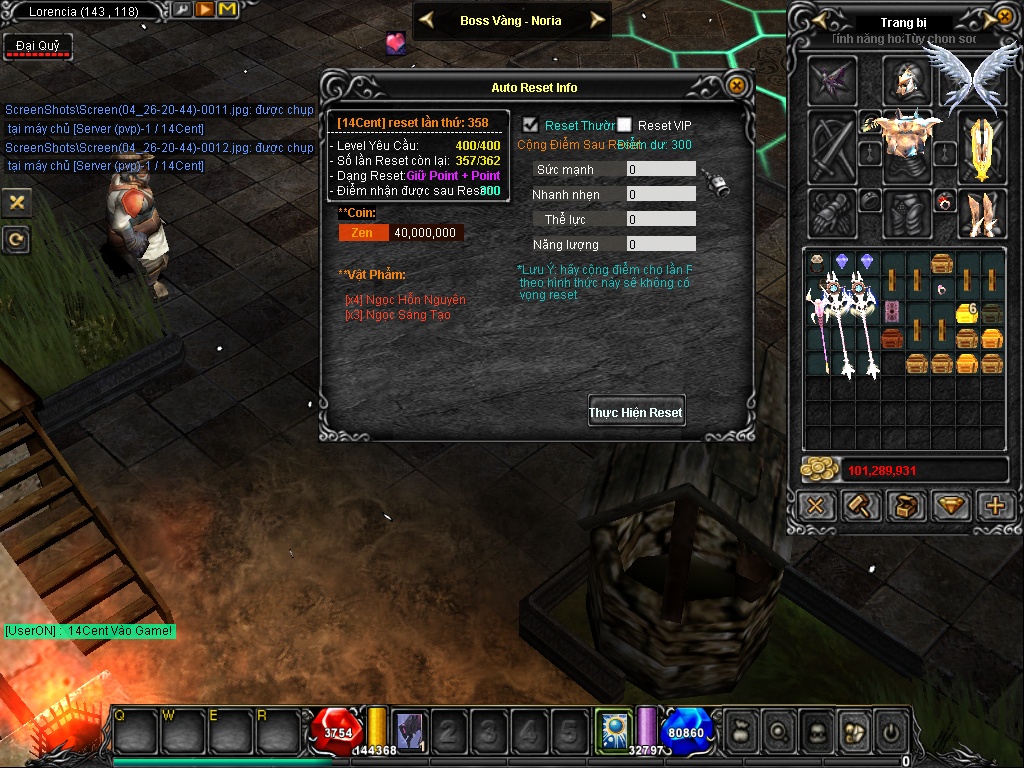
Task: Open the wrench settings icon
Action: pos(182,10)
